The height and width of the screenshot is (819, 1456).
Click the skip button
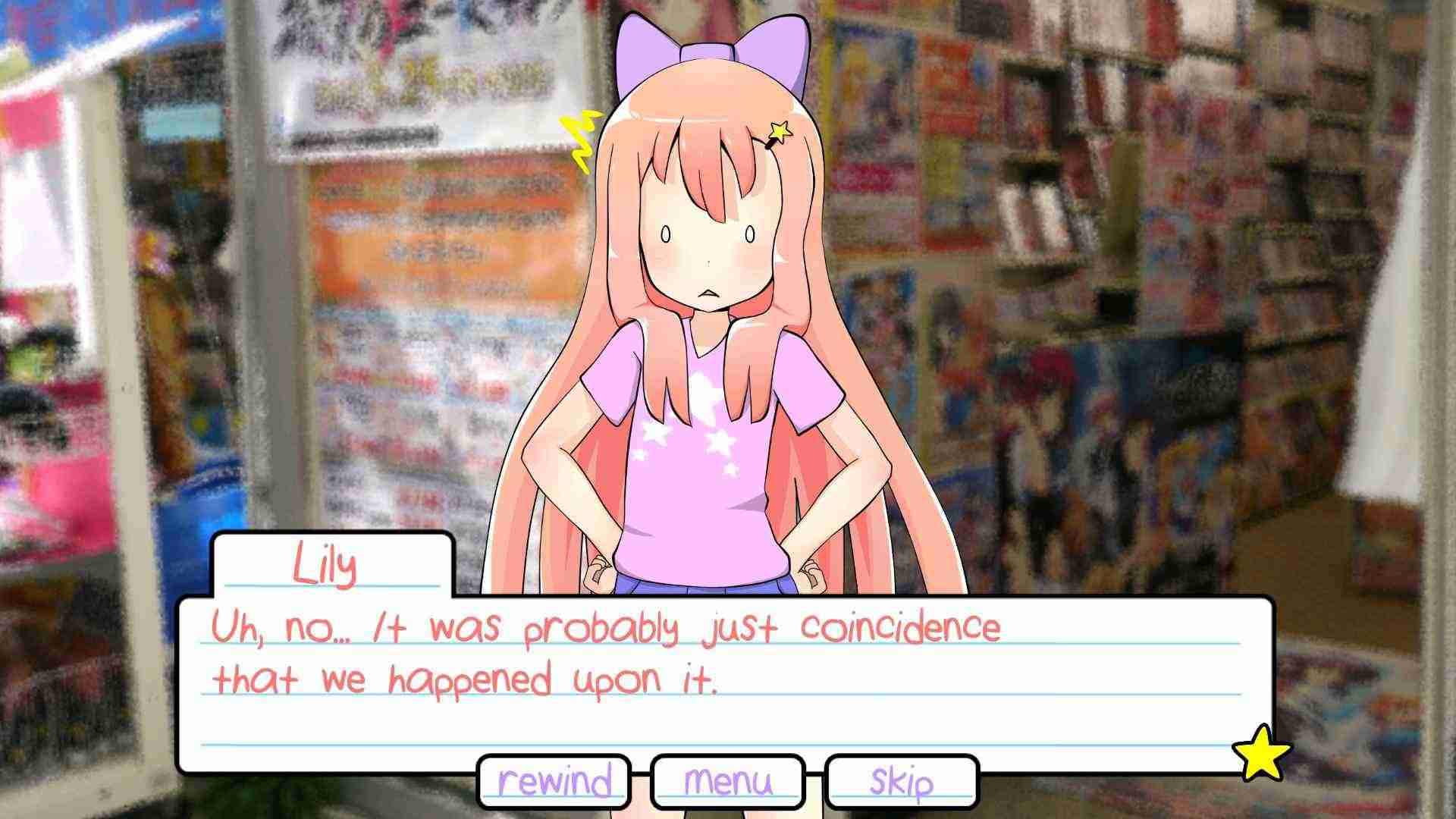(902, 781)
